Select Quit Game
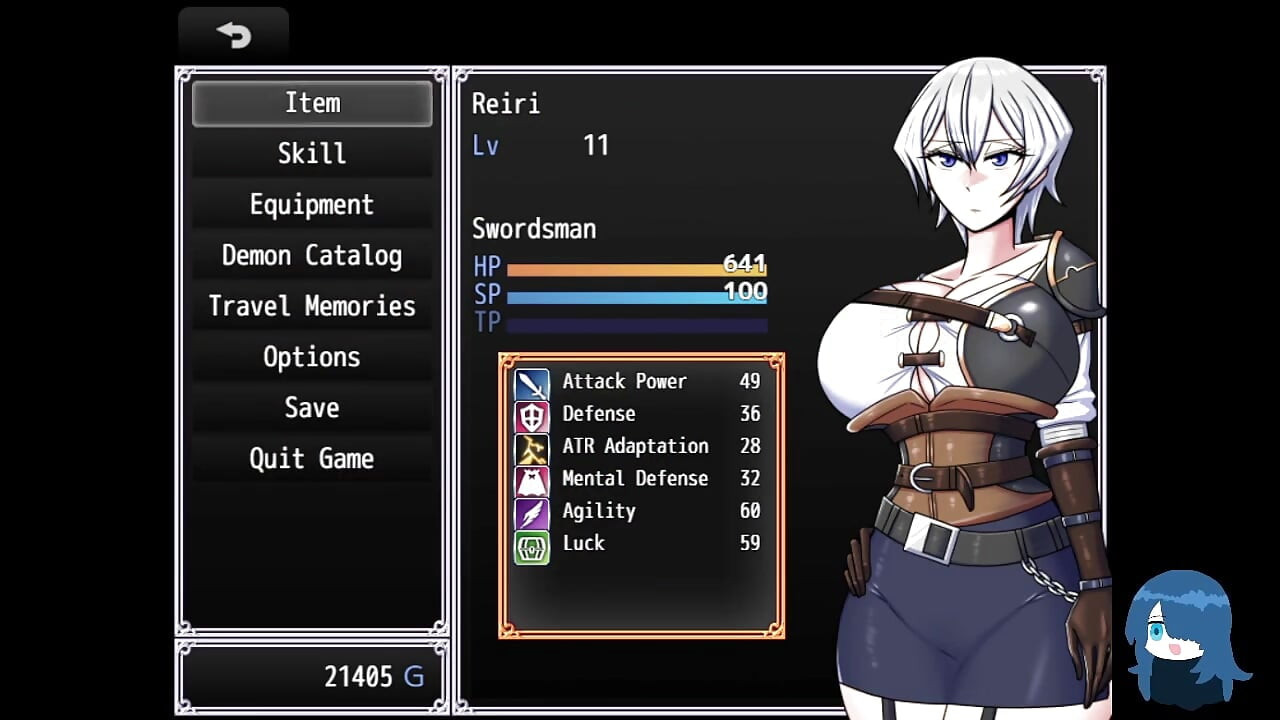Viewport: 1280px width, 720px height. click(312, 459)
